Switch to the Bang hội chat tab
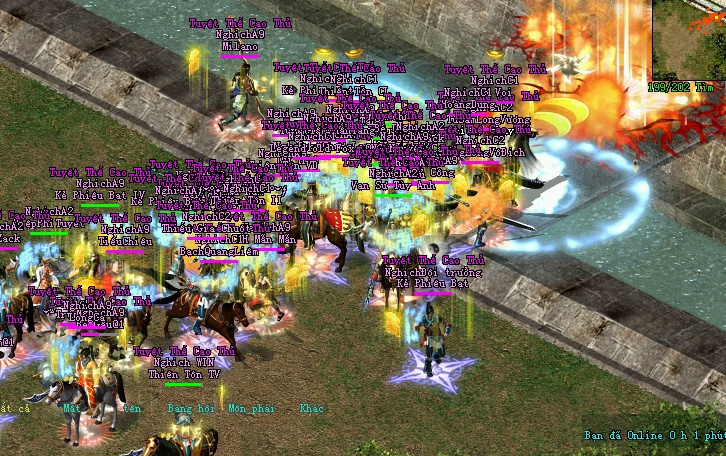 point(191,408)
